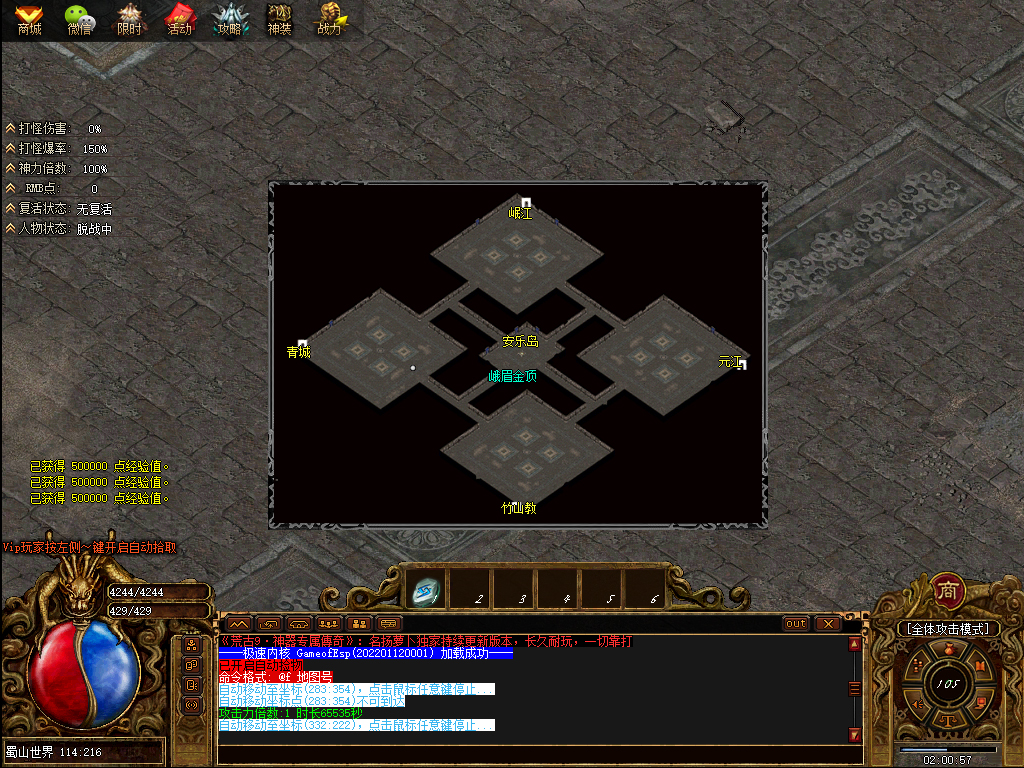
Task: Close the chat panel with the X
Action: click(828, 624)
